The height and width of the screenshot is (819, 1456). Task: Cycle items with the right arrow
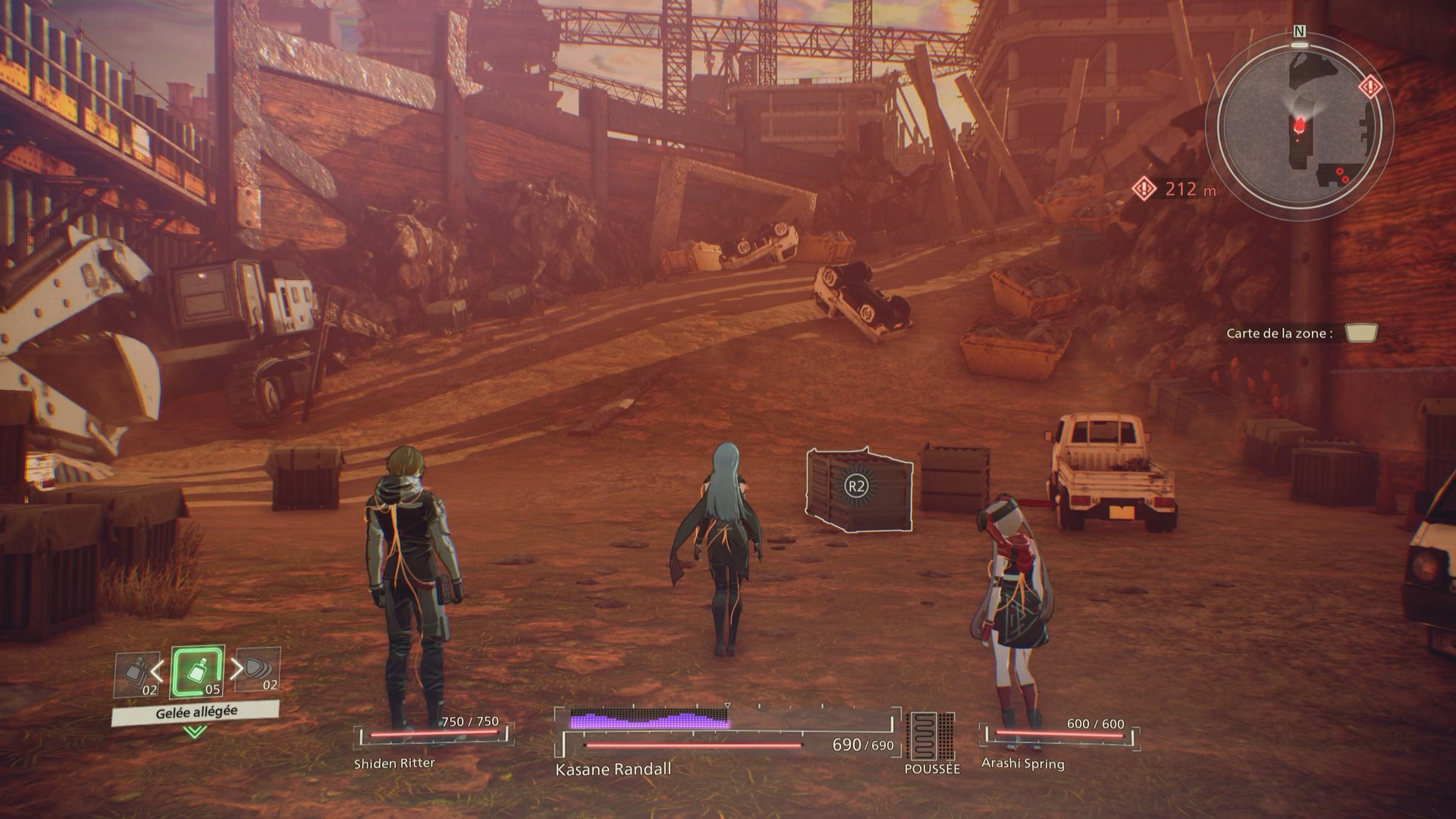coord(237,668)
